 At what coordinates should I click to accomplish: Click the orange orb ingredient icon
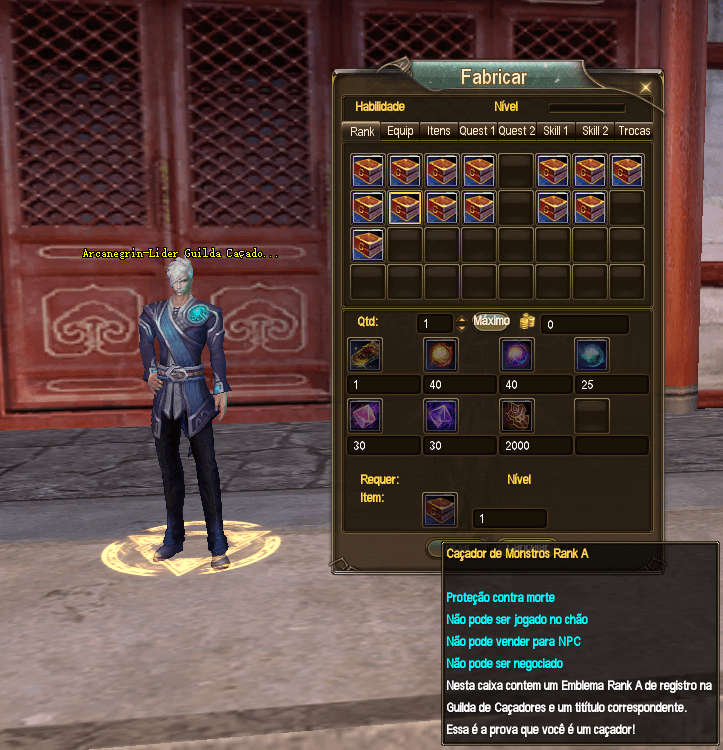[441, 355]
